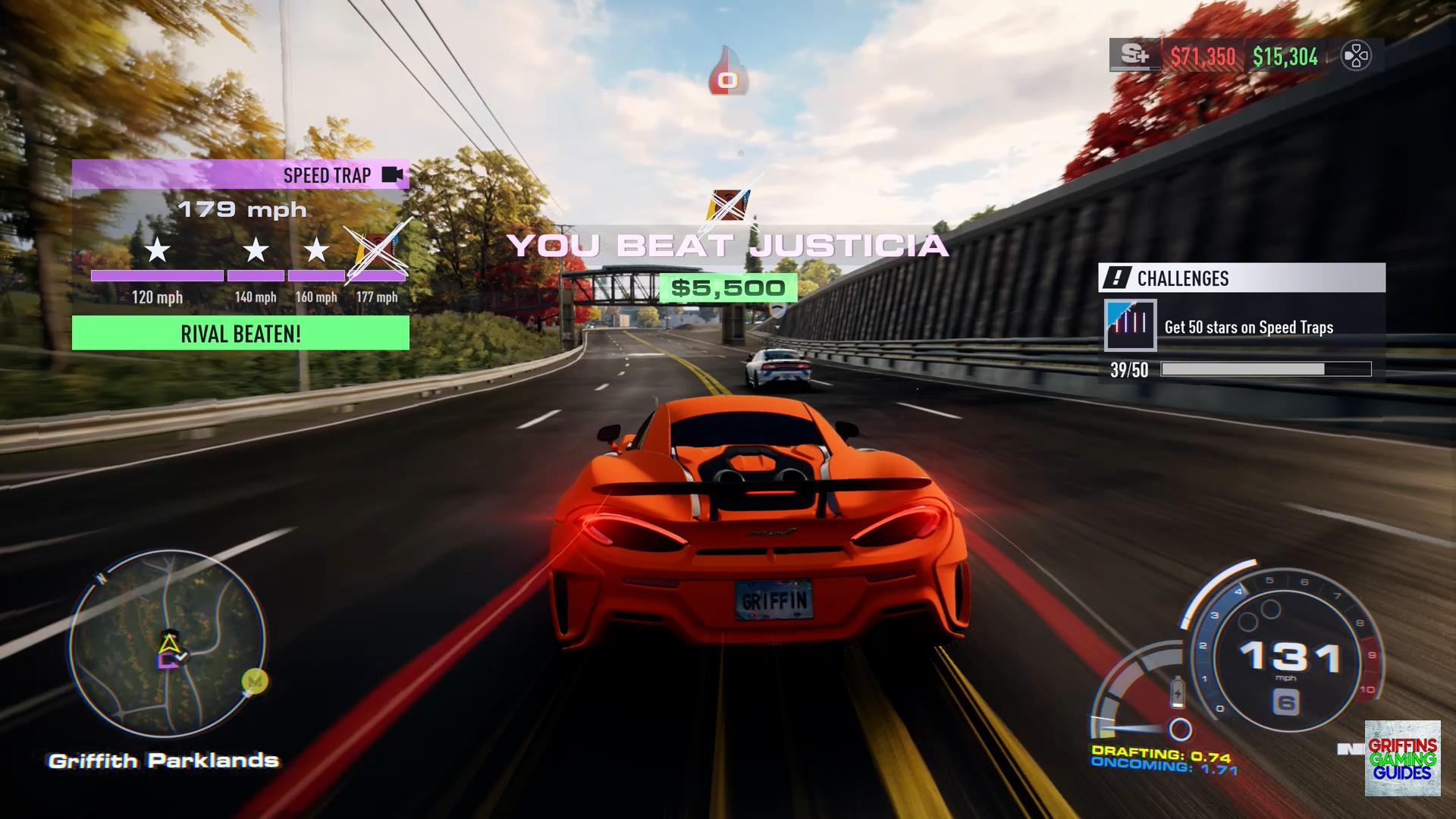Viewport: 1456px width, 819px height.
Task: Click the Rival Beaten banner
Action: [x=240, y=334]
